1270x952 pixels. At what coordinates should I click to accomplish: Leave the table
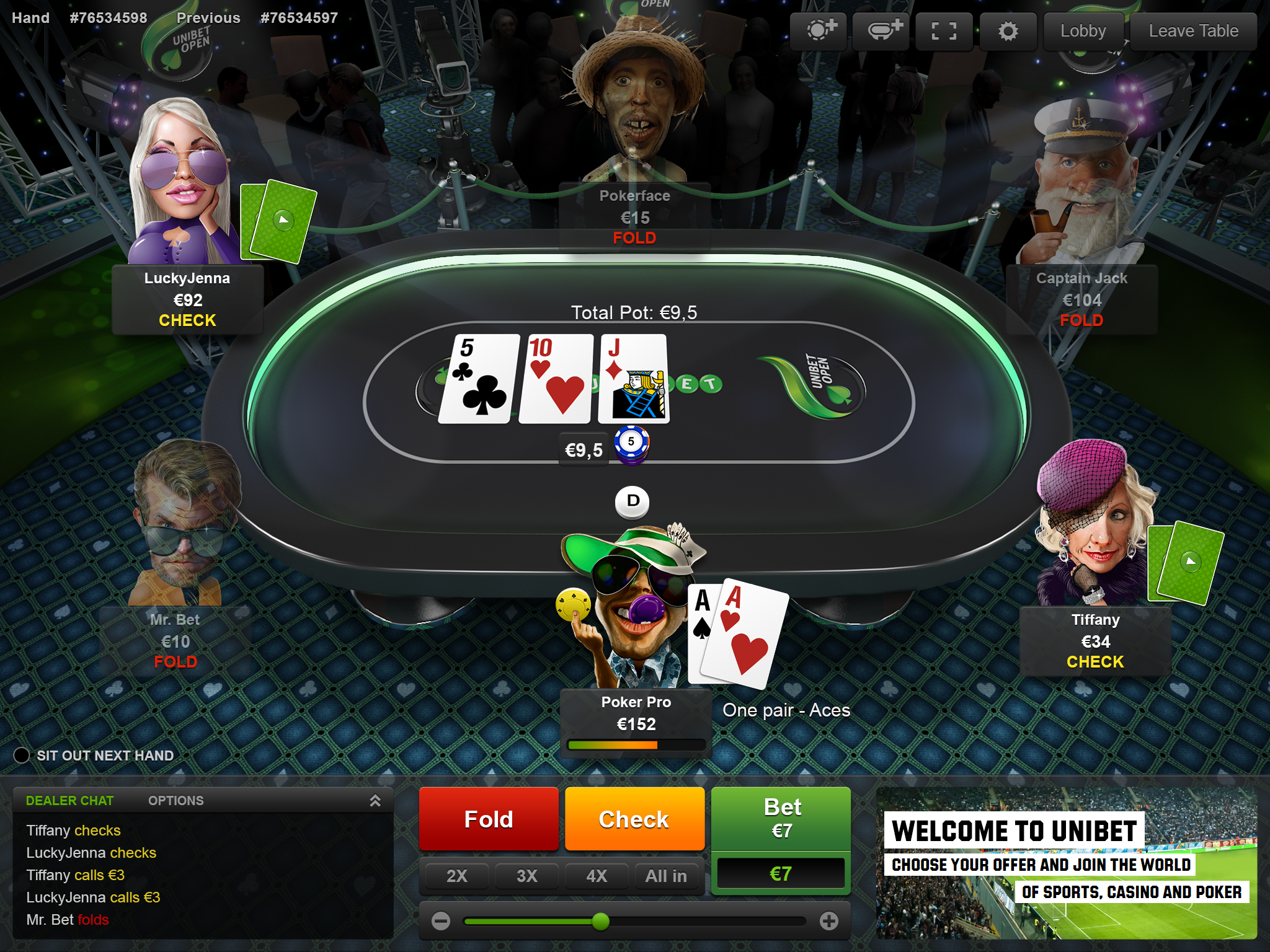click(x=1193, y=31)
